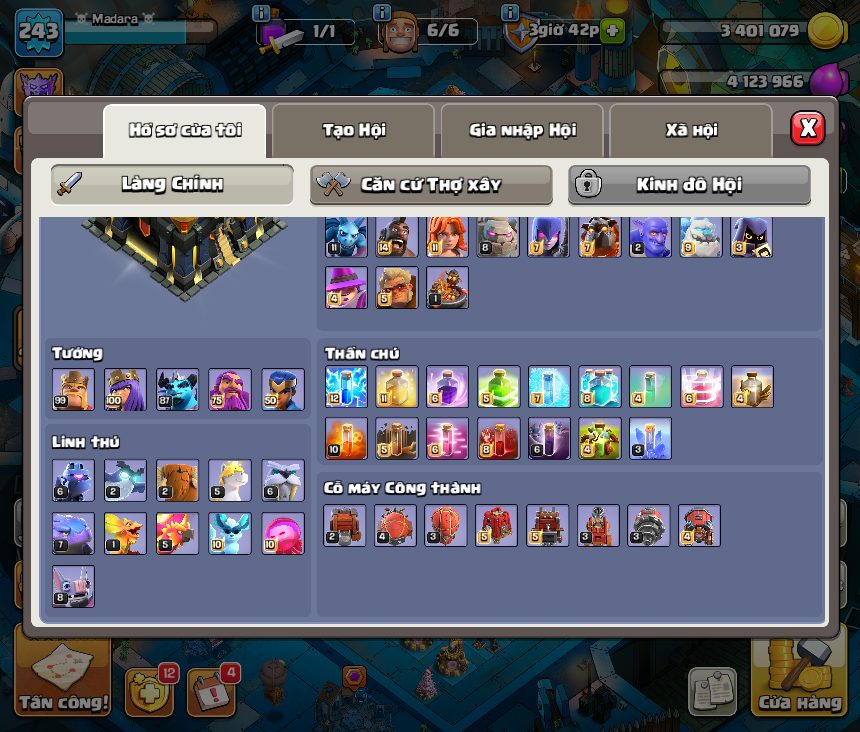Open the notes clipboard icon
Screen dimensions: 860x732
[x=712, y=690]
